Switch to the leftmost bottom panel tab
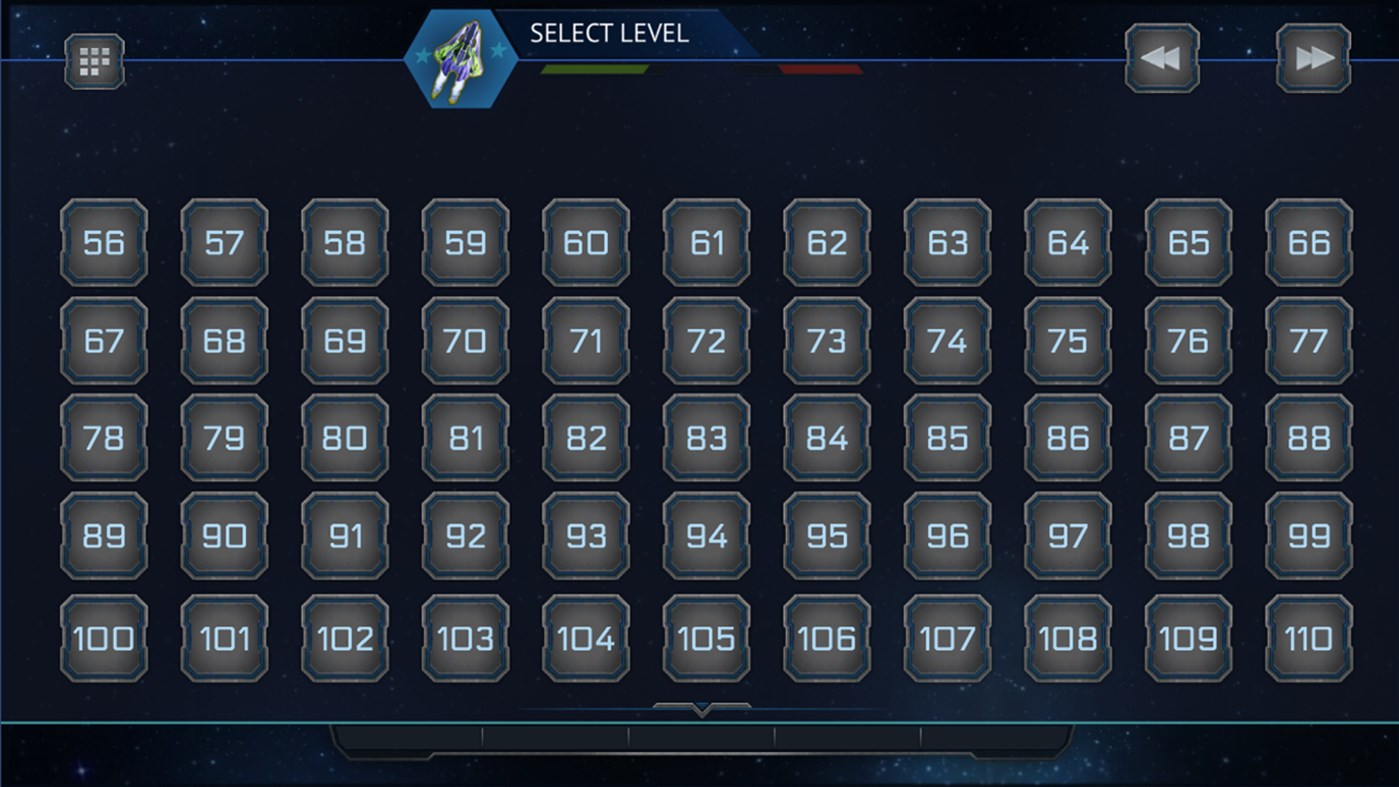The width and height of the screenshot is (1399, 787). [410, 742]
